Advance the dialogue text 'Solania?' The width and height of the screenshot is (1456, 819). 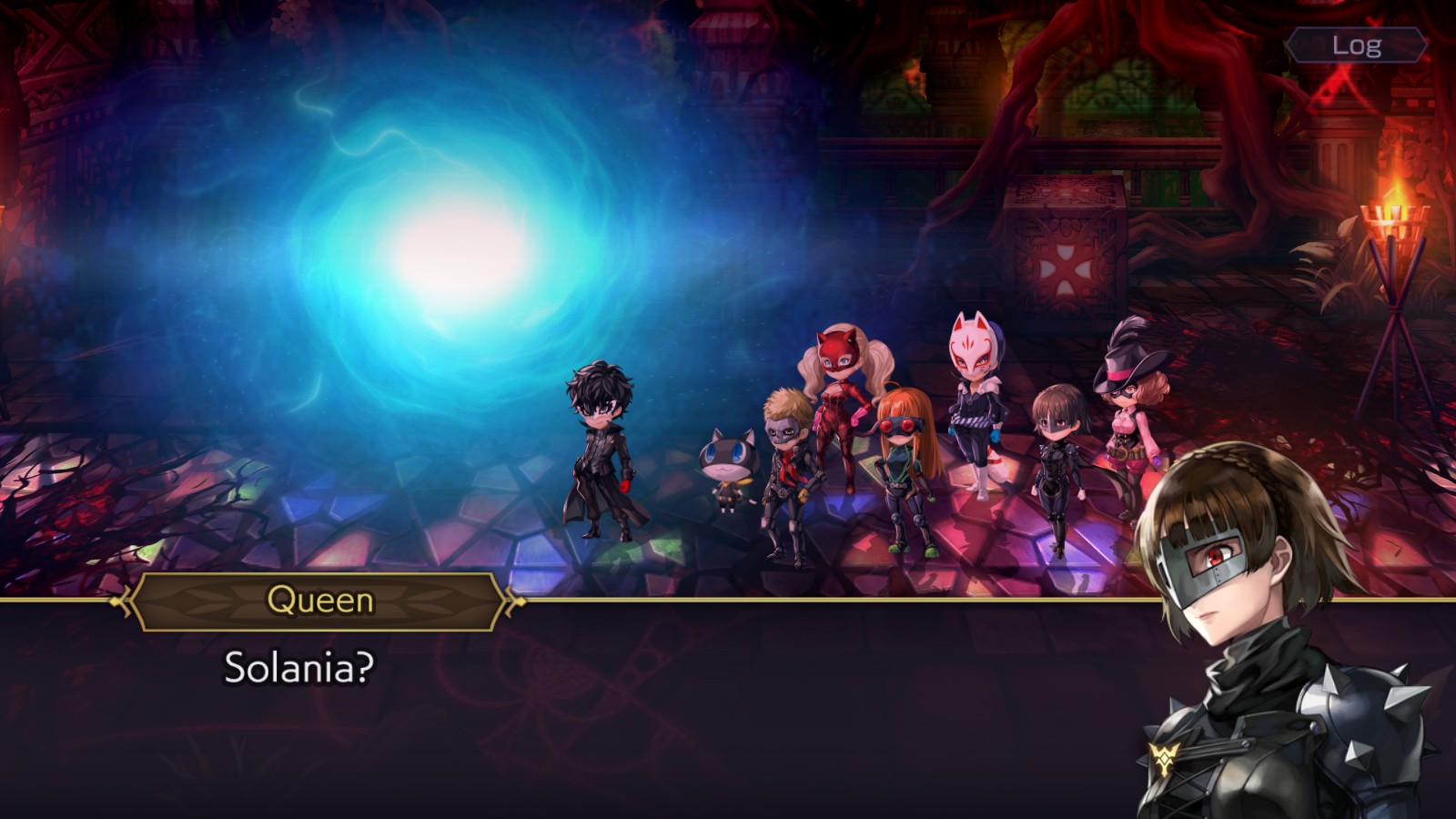point(298,668)
